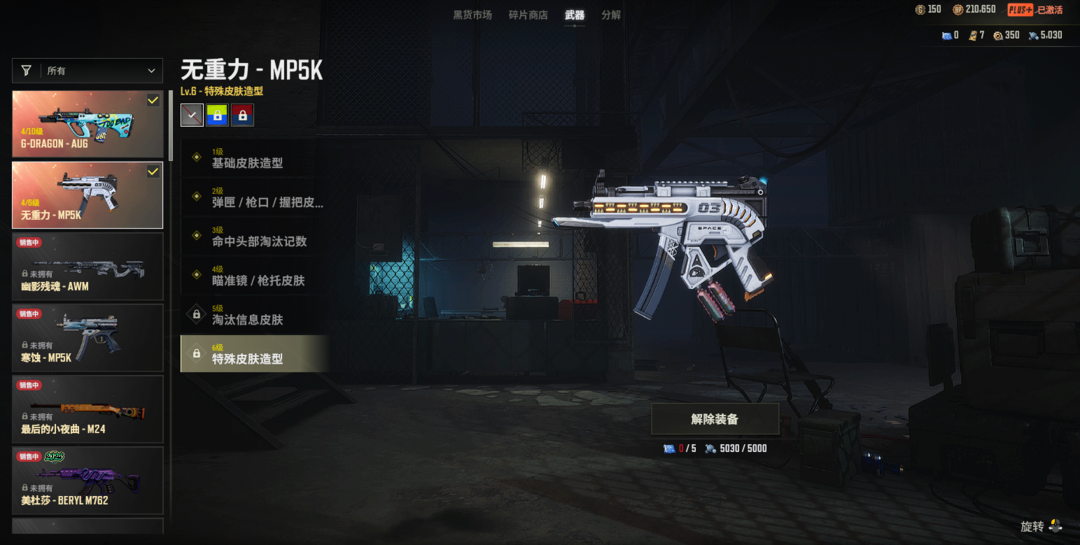Select level 5 淘汰信息皮肤
1080x545 pixels.
click(254, 315)
